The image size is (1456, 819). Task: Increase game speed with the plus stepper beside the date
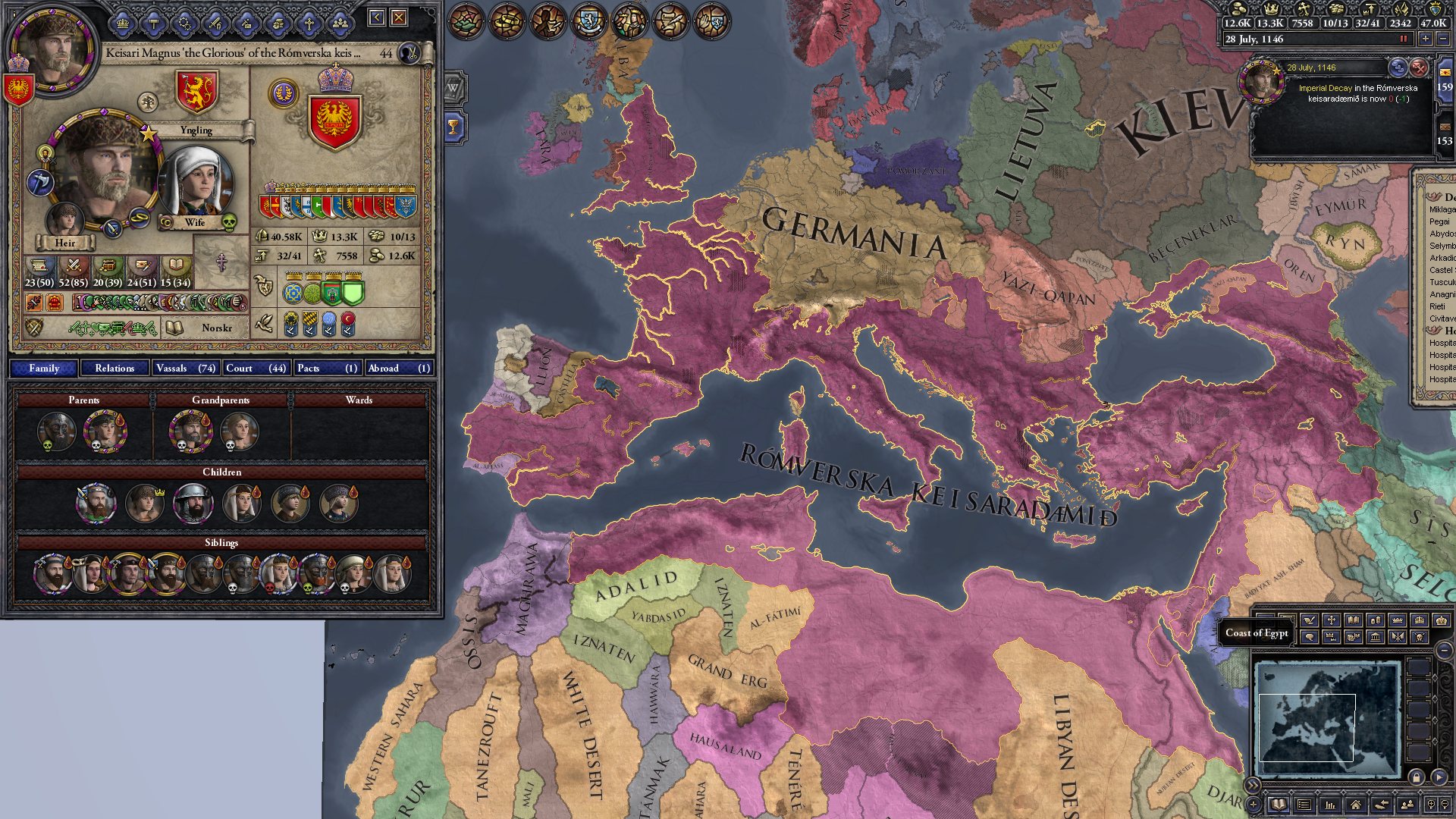click(x=1425, y=38)
